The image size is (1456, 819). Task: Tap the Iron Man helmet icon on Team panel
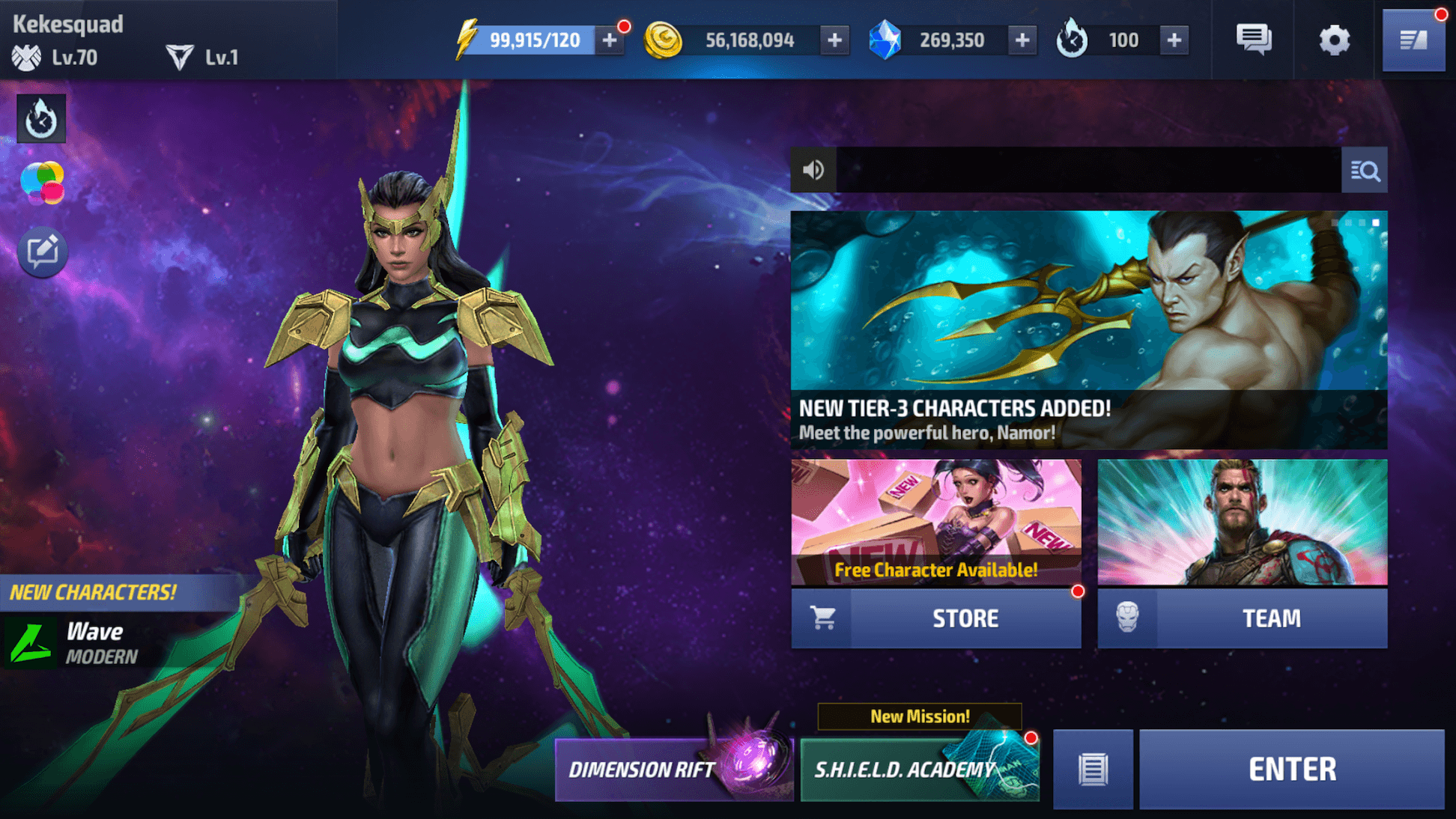(x=1129, y=618)
